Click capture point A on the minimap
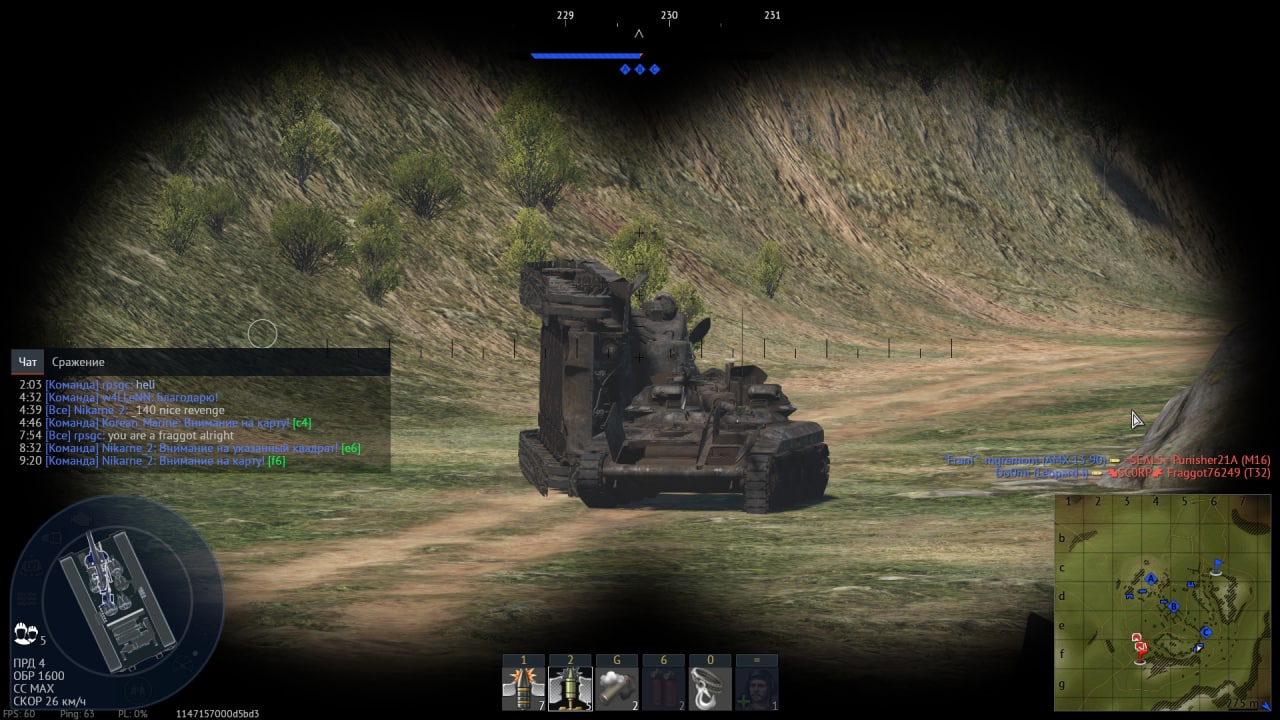This screenshot has width=1280, height=720. [x=1151, y=579]
